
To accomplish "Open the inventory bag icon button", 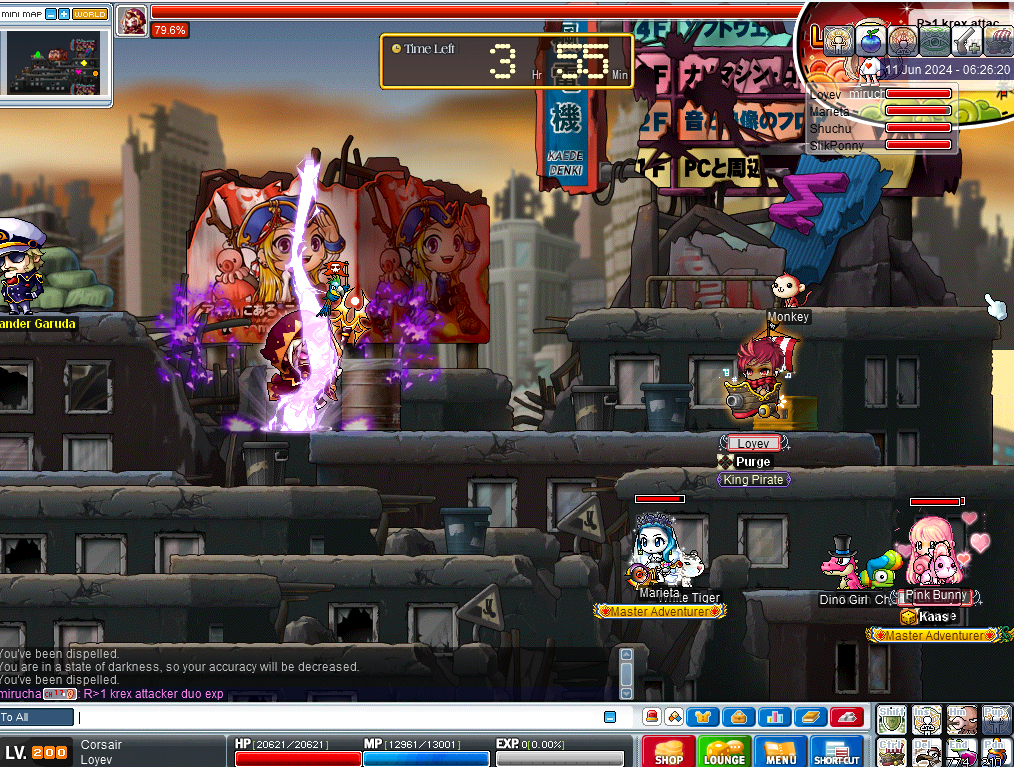I will (739, 717).
